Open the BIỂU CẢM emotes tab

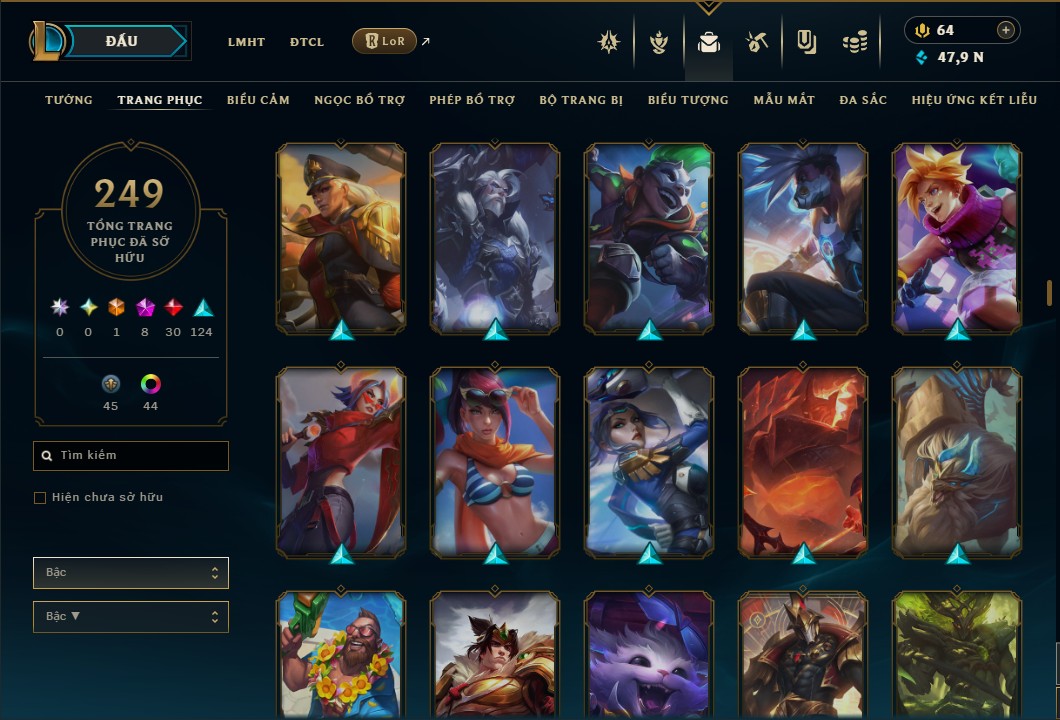258,100
